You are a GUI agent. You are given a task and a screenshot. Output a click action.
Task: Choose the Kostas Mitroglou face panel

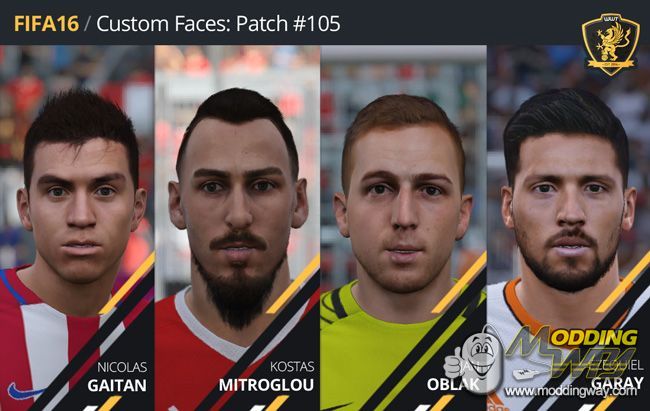click(237, 220)
